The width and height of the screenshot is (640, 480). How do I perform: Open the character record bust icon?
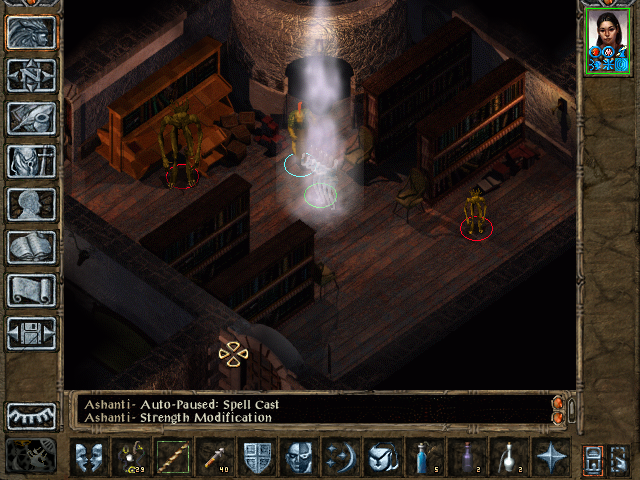click(32, 204)
